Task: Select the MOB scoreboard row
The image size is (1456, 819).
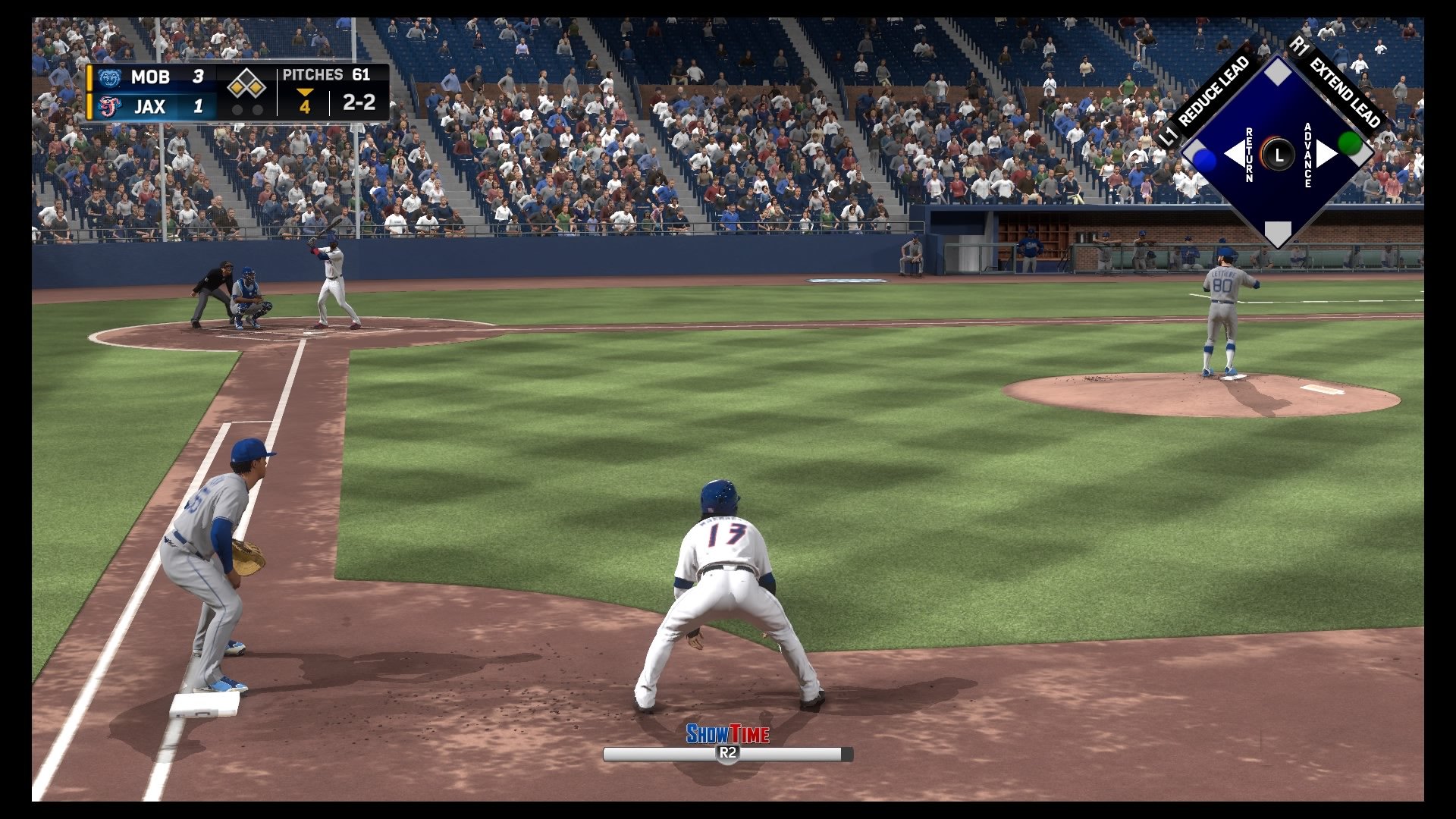Action: [x=152, y=77]
